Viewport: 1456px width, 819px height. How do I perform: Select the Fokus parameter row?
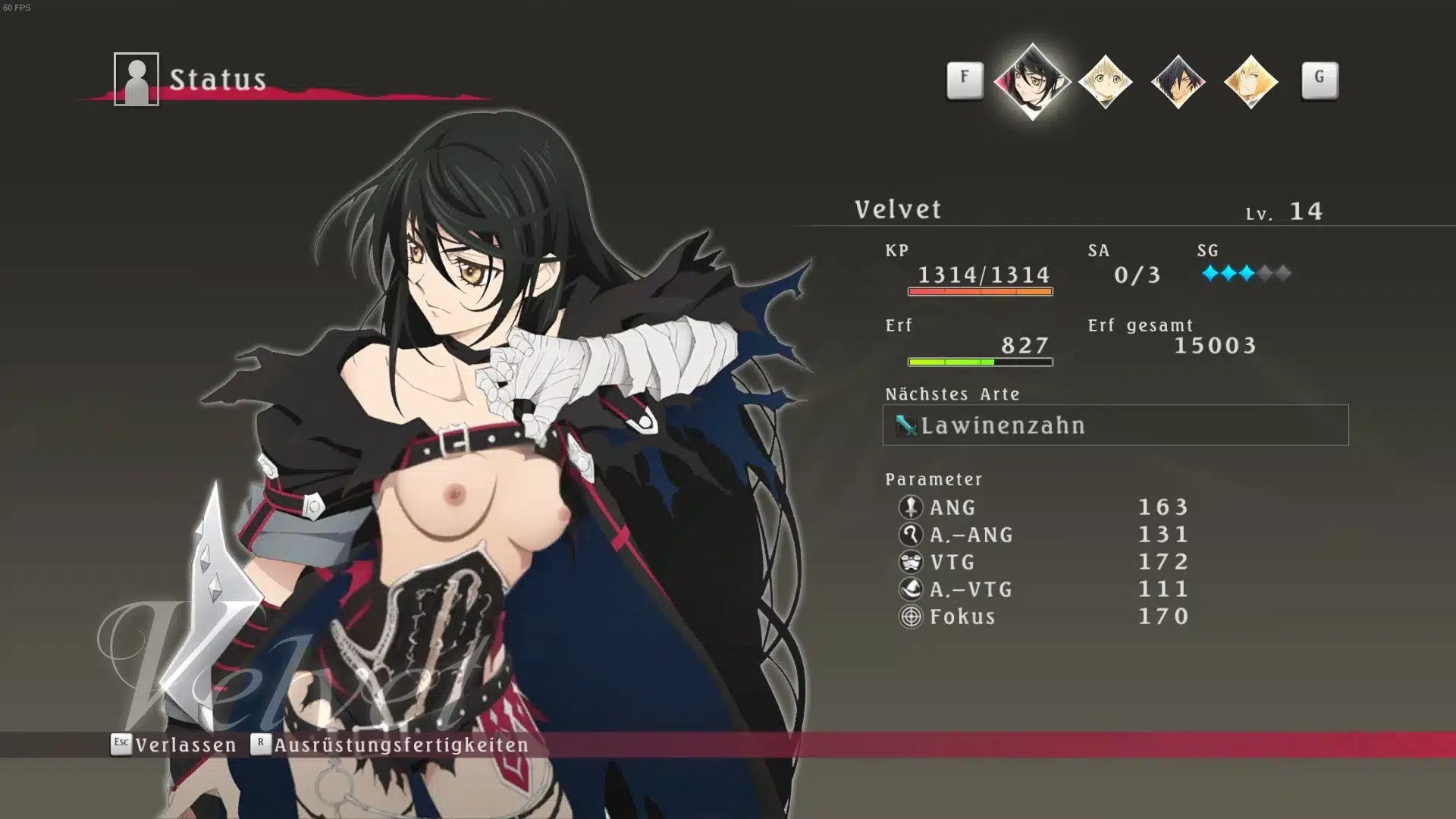[x=1043, y=616]
